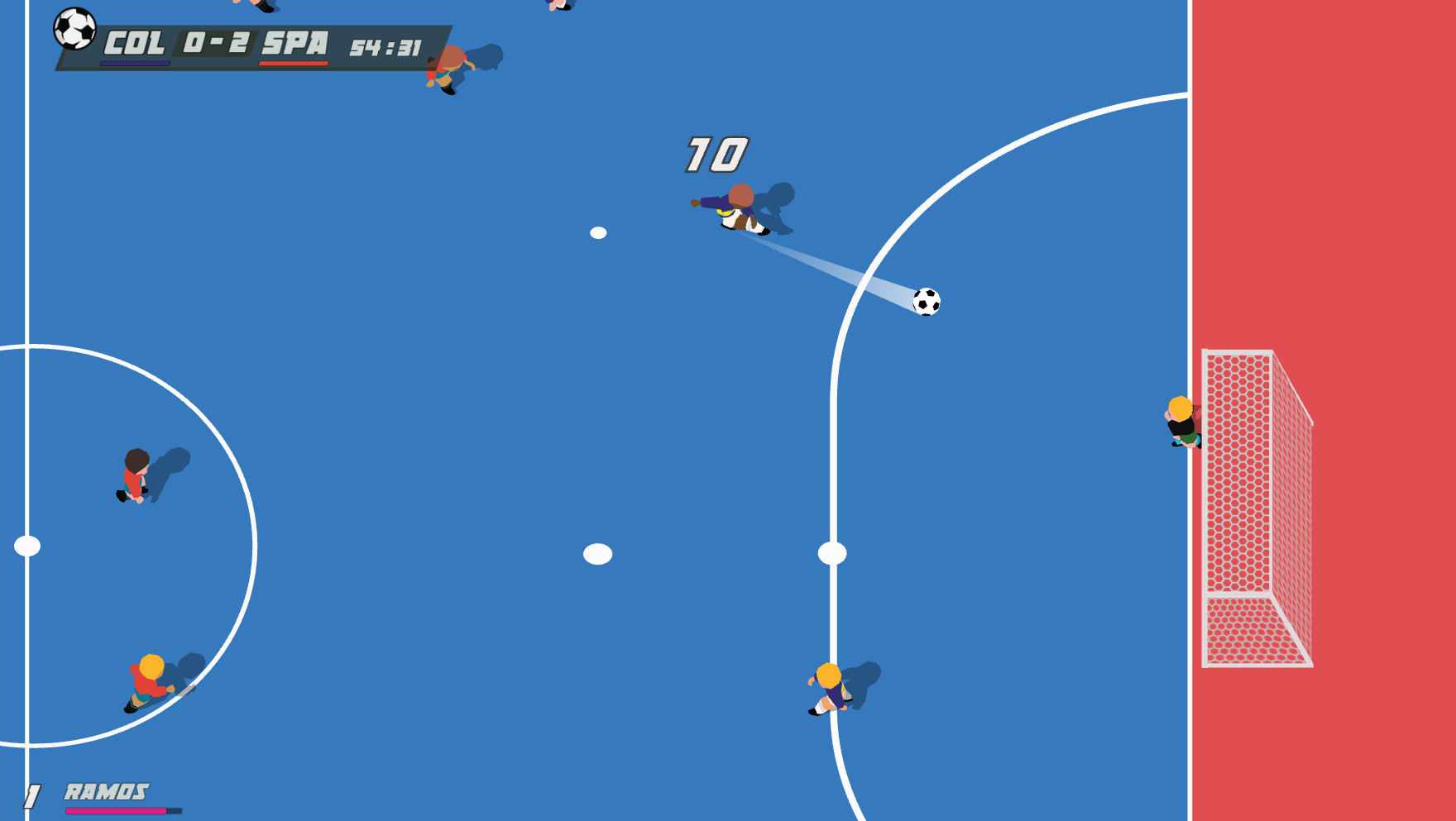Click the pink stamina bar under RAMOS

(116, 812)
